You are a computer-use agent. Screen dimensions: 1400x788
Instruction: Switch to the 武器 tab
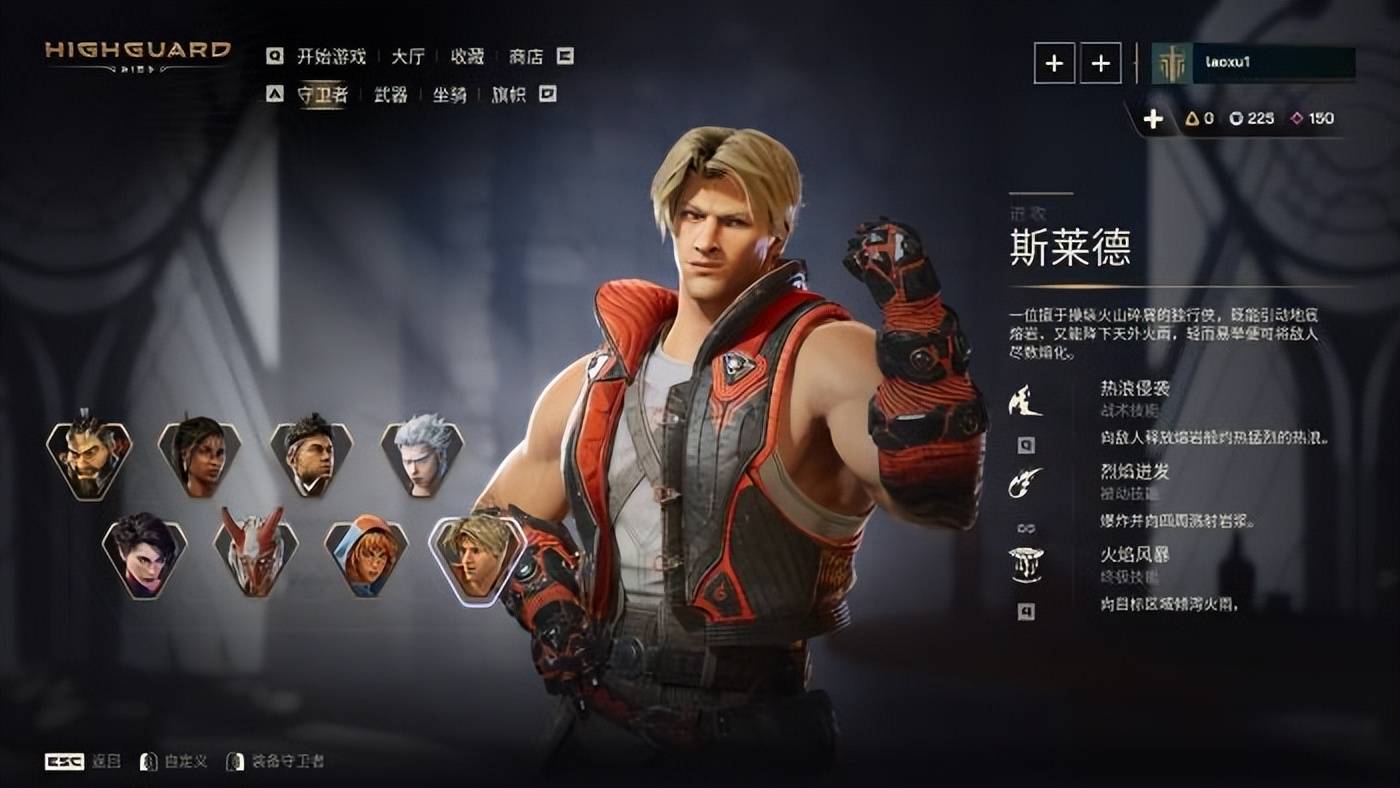point(391,95)
